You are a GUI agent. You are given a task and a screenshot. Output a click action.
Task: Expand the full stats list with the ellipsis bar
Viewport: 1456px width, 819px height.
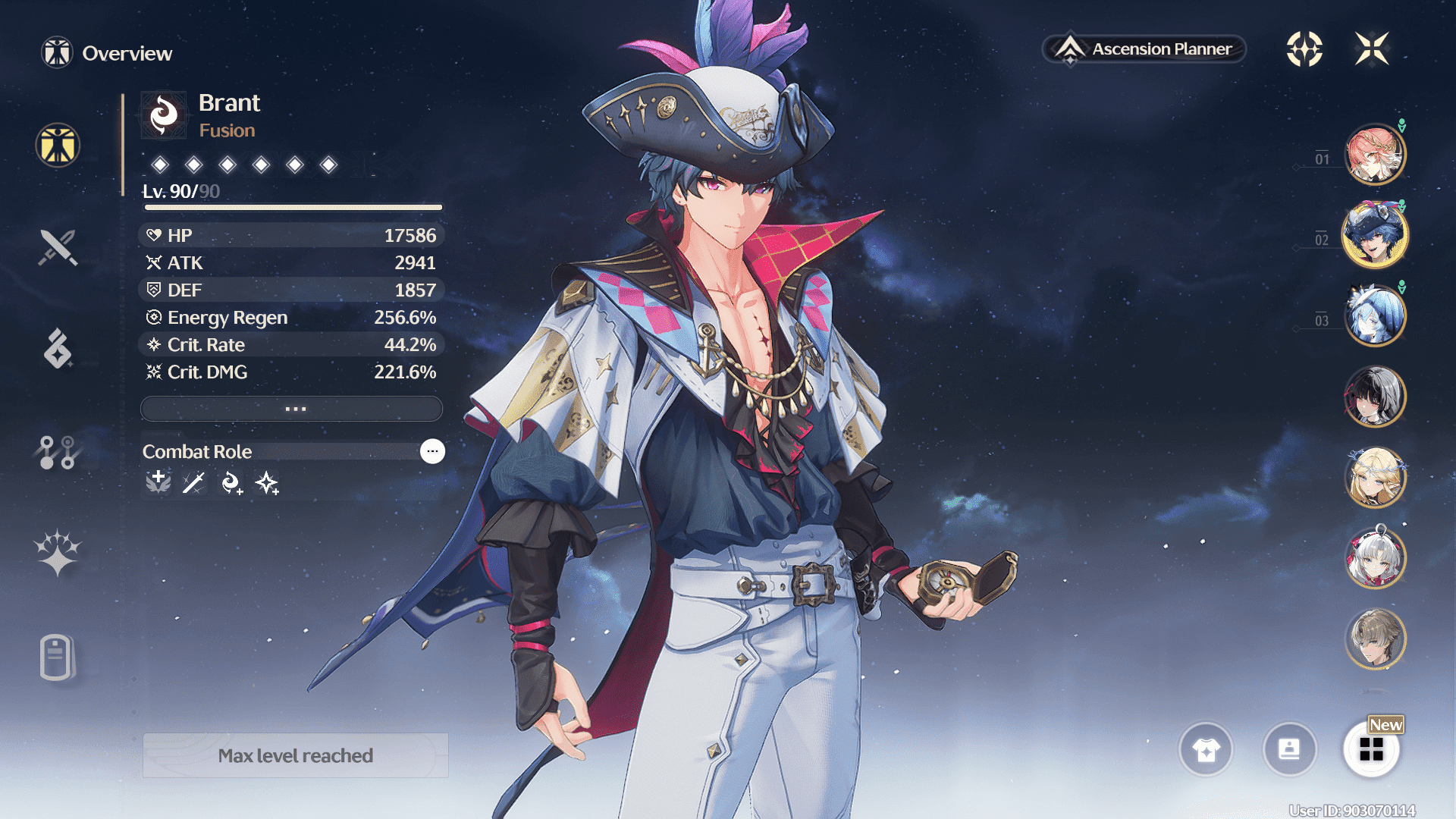(292, 409)
